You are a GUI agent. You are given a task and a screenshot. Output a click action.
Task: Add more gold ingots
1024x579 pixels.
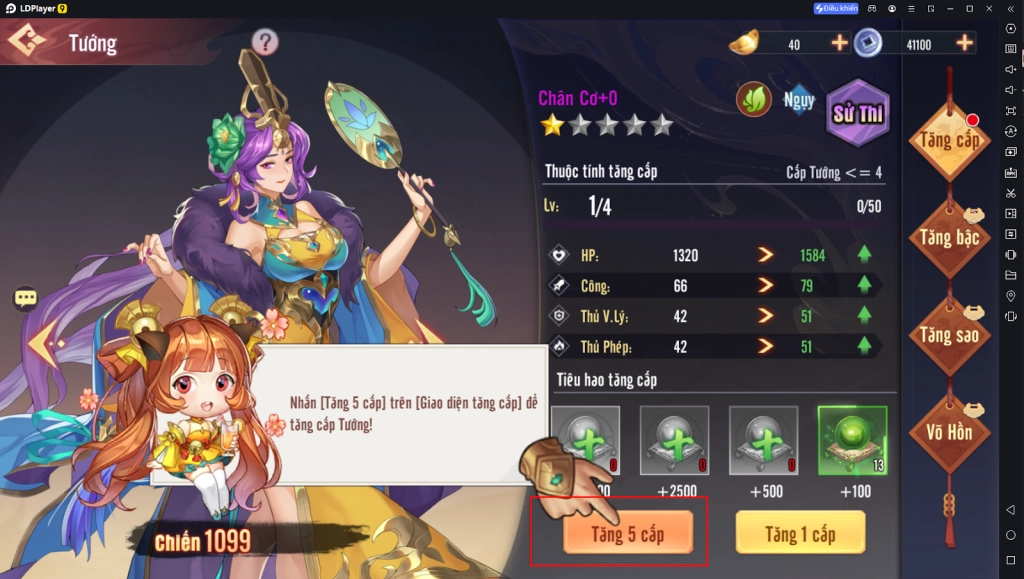point(839,43)
